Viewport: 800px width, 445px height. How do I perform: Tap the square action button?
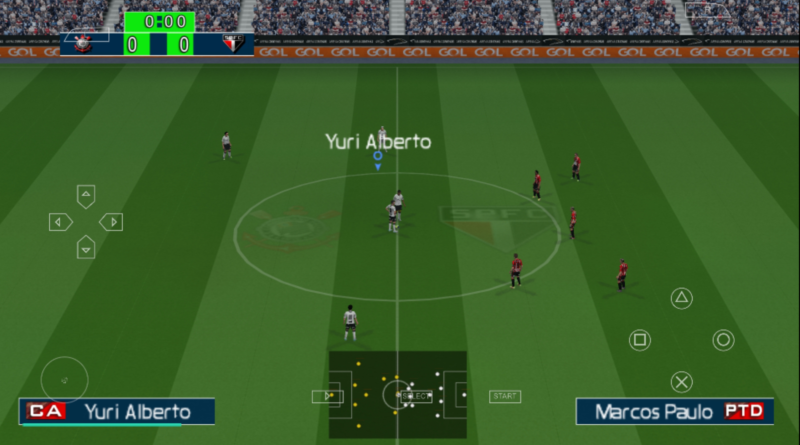(639, 340)
